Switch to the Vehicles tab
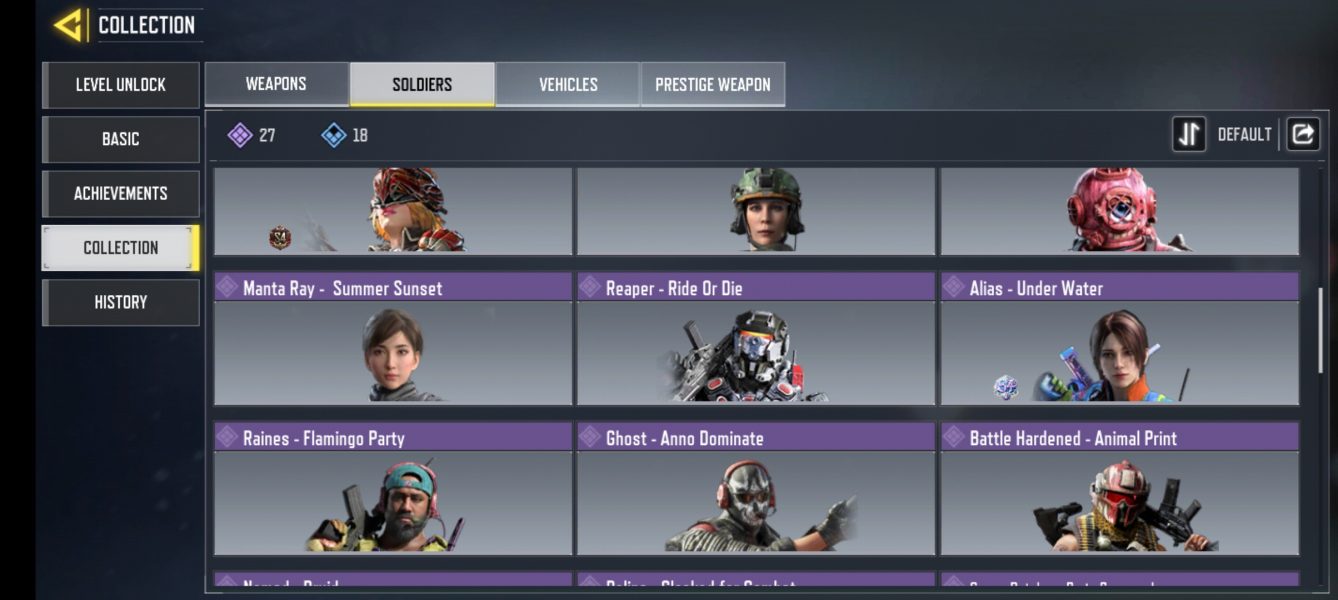This screenshot has width=1338, height=600. pyautogui.click(x=568, y=84)
